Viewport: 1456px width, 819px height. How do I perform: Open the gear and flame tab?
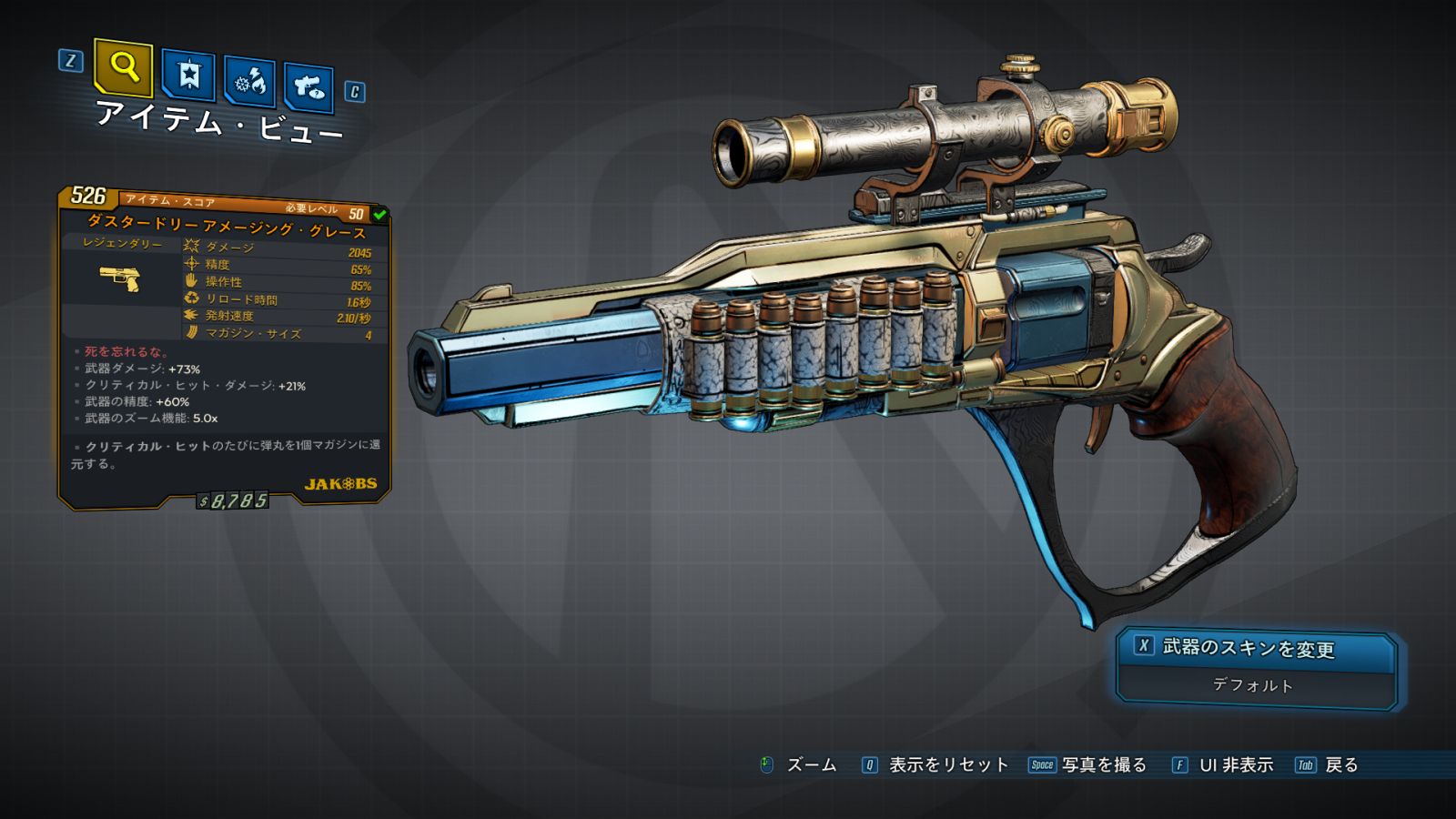(x=249, y=83)
